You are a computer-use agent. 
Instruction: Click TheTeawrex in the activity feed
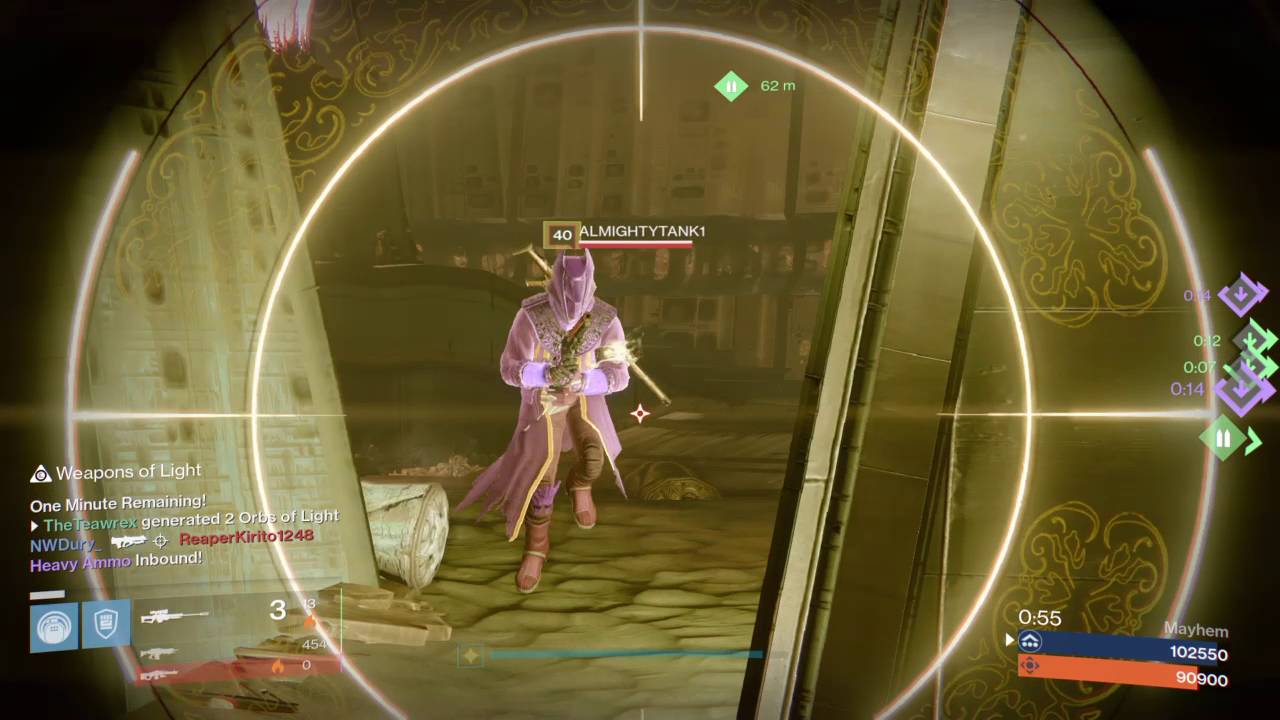(x=89, y=524)
